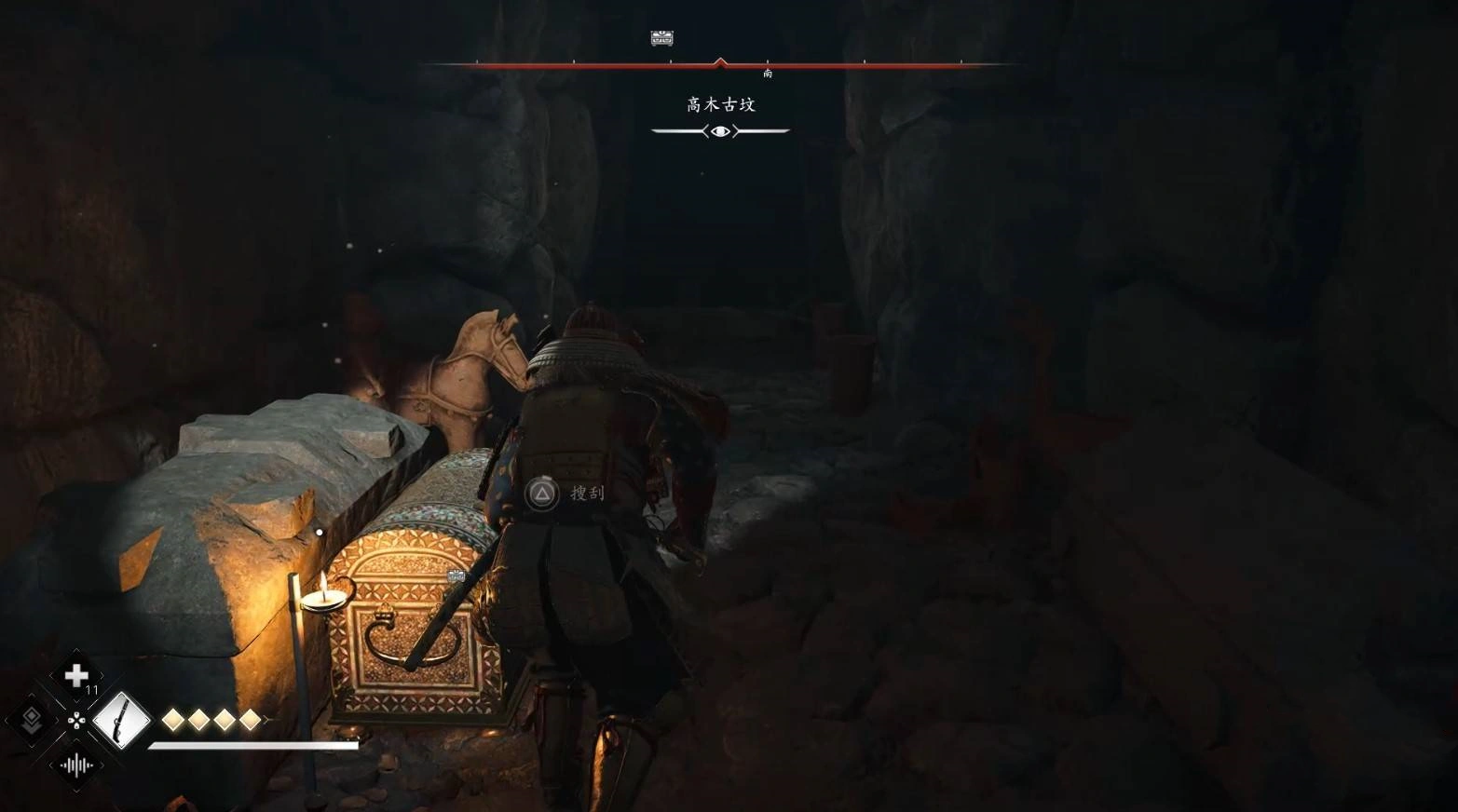Viewport: 1458px width, 812px height.
Task: Select the stacked diamonds ability slot
Action: [x=31, y=719]
